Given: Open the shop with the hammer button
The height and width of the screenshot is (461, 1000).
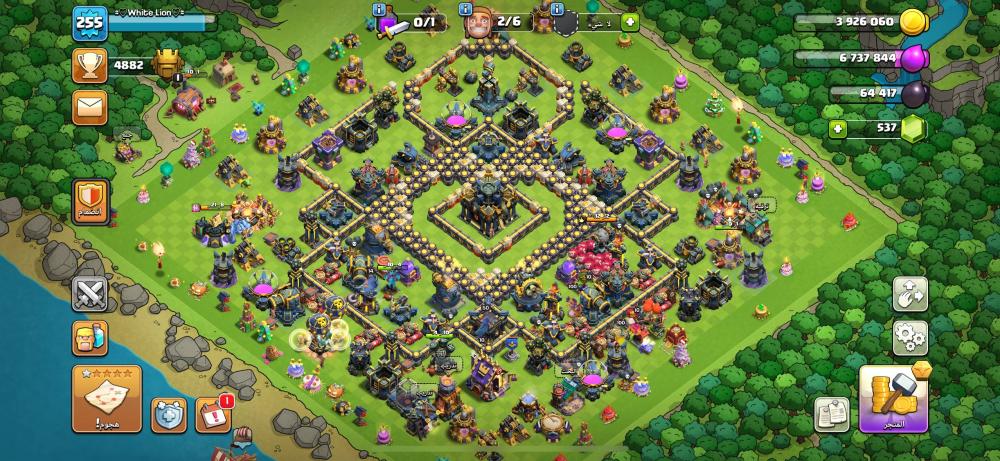Looking at the screenshot, I should point(893,398).
